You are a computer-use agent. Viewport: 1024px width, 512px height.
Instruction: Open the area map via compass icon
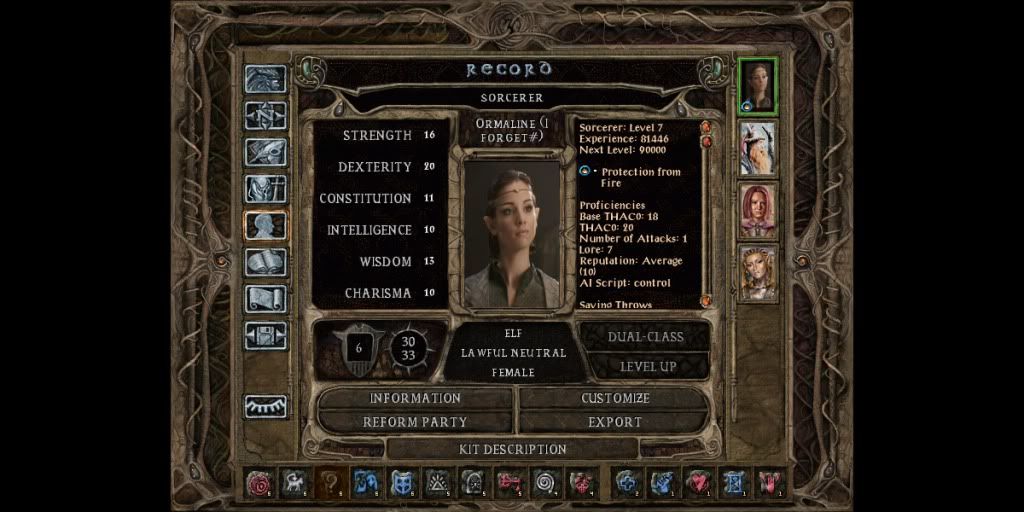pyautogui.click(x=266, y=116)
